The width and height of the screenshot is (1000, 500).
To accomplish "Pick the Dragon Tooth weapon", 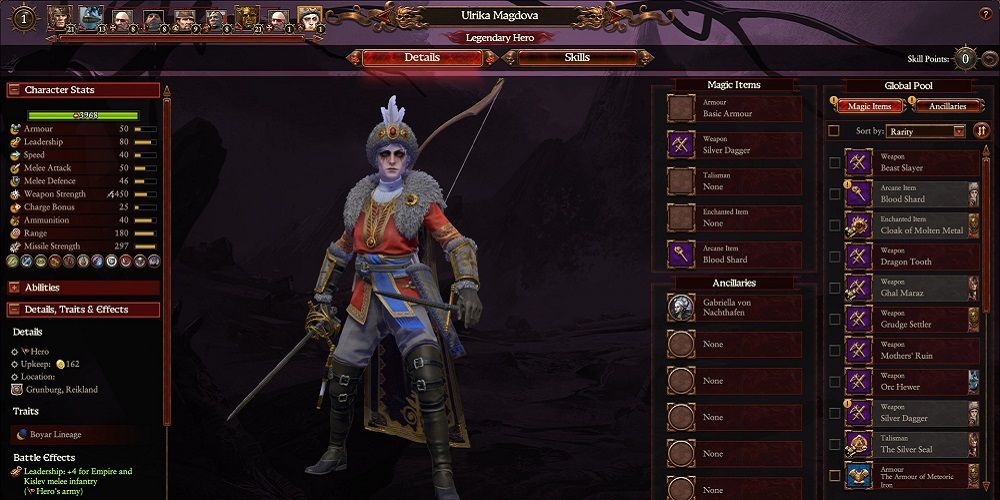I will click(912, 257).
